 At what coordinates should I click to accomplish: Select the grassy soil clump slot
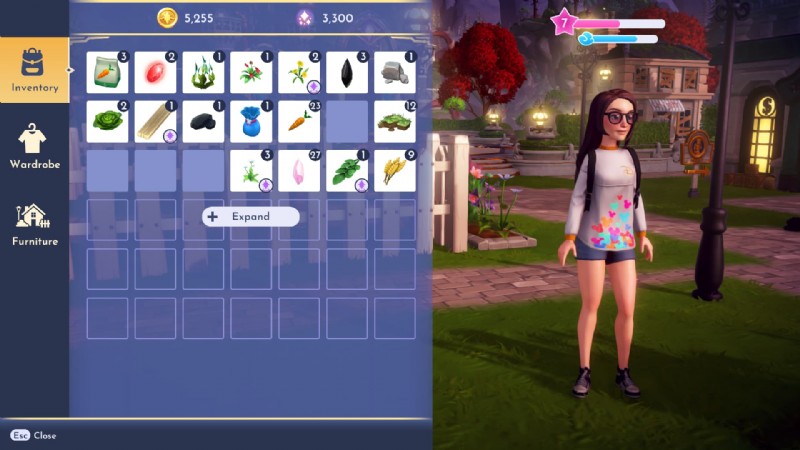pos(395,121)
